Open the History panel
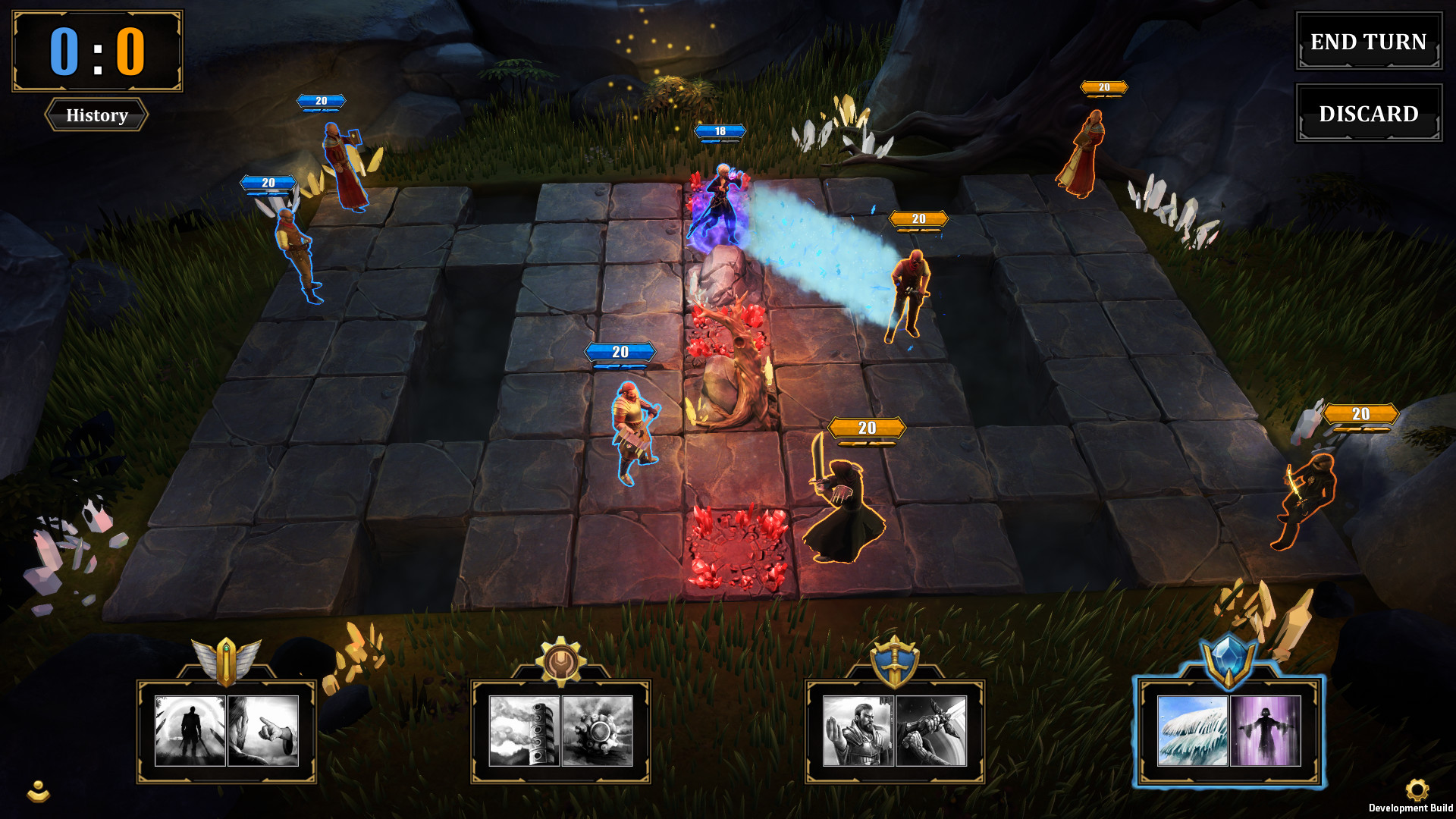The width and height of the screenshot is (1456, 819). [x=96, y=115]
